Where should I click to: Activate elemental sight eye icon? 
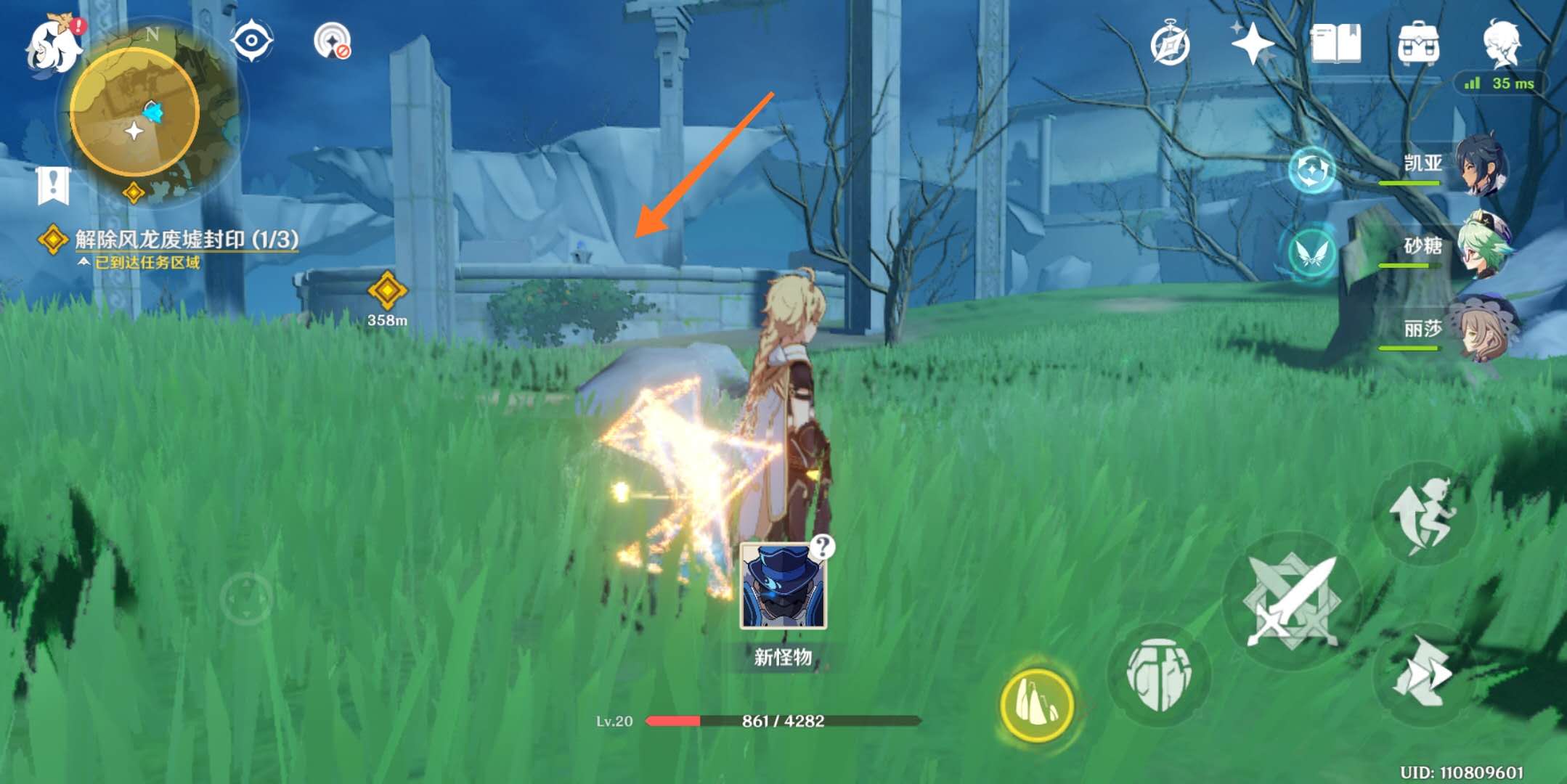[251, 40]
